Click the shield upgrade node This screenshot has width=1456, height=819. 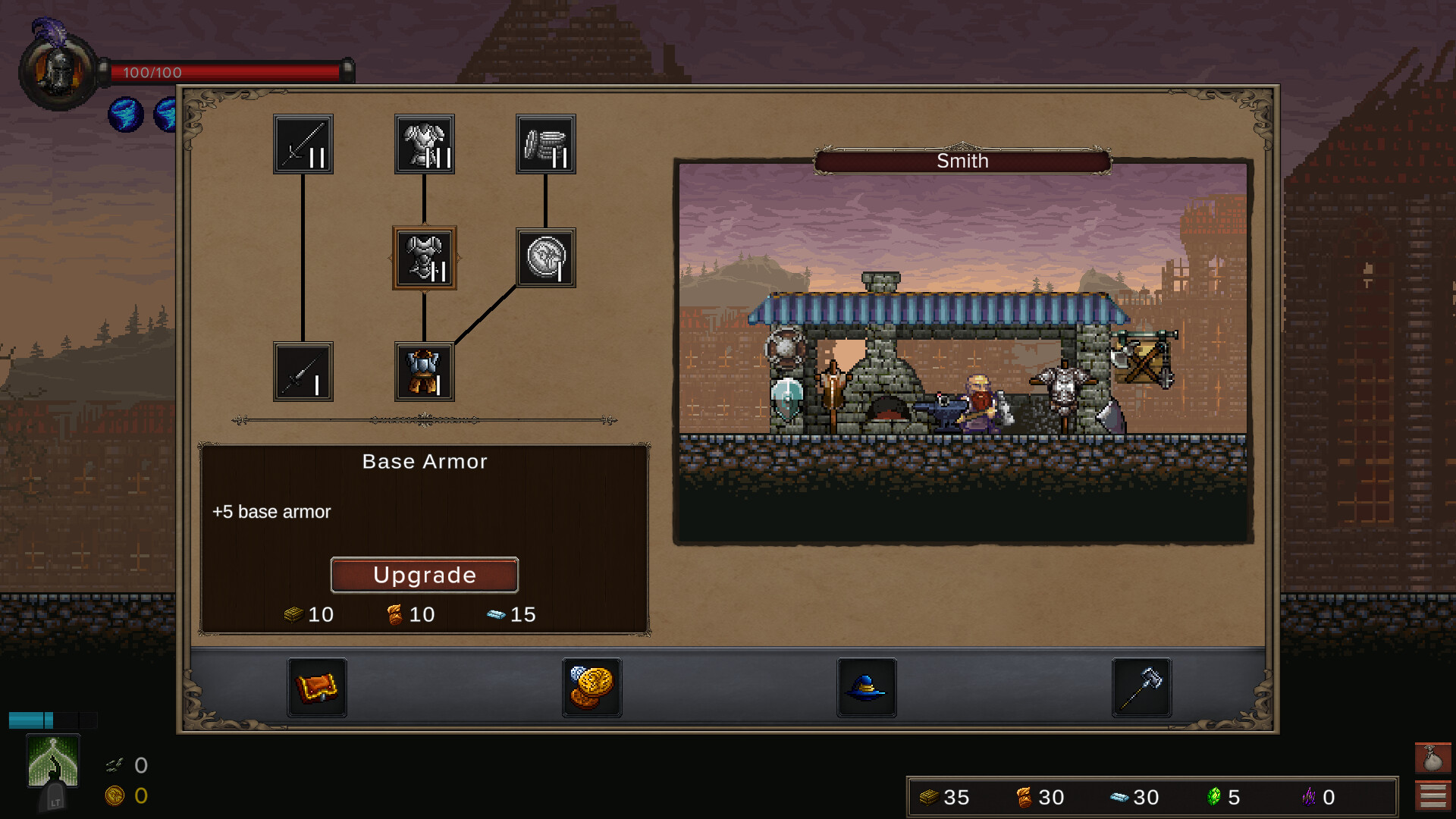pyautogui.click(x=545, y=257)
